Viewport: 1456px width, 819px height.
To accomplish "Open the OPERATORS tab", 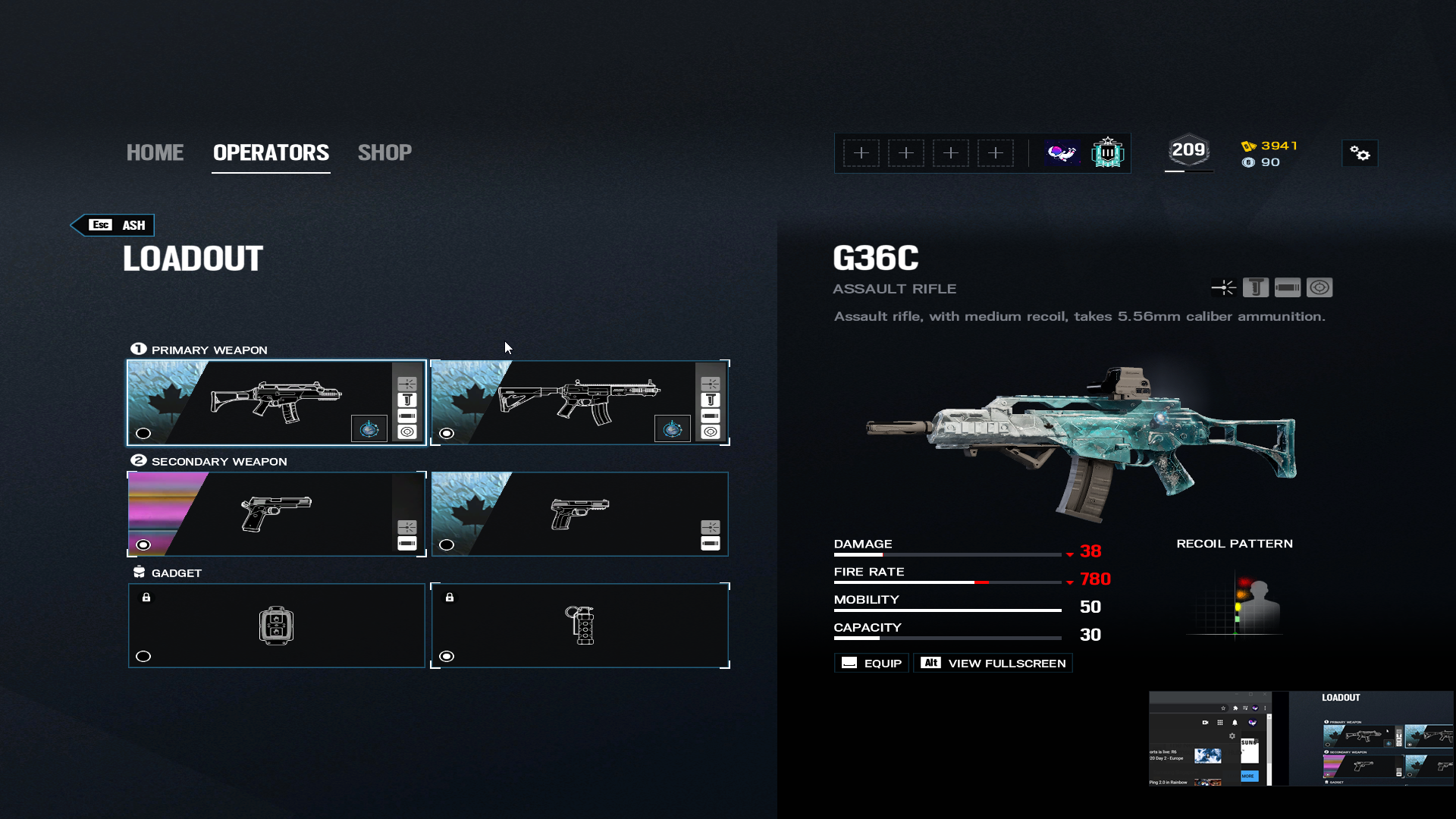I will (271, 152).
